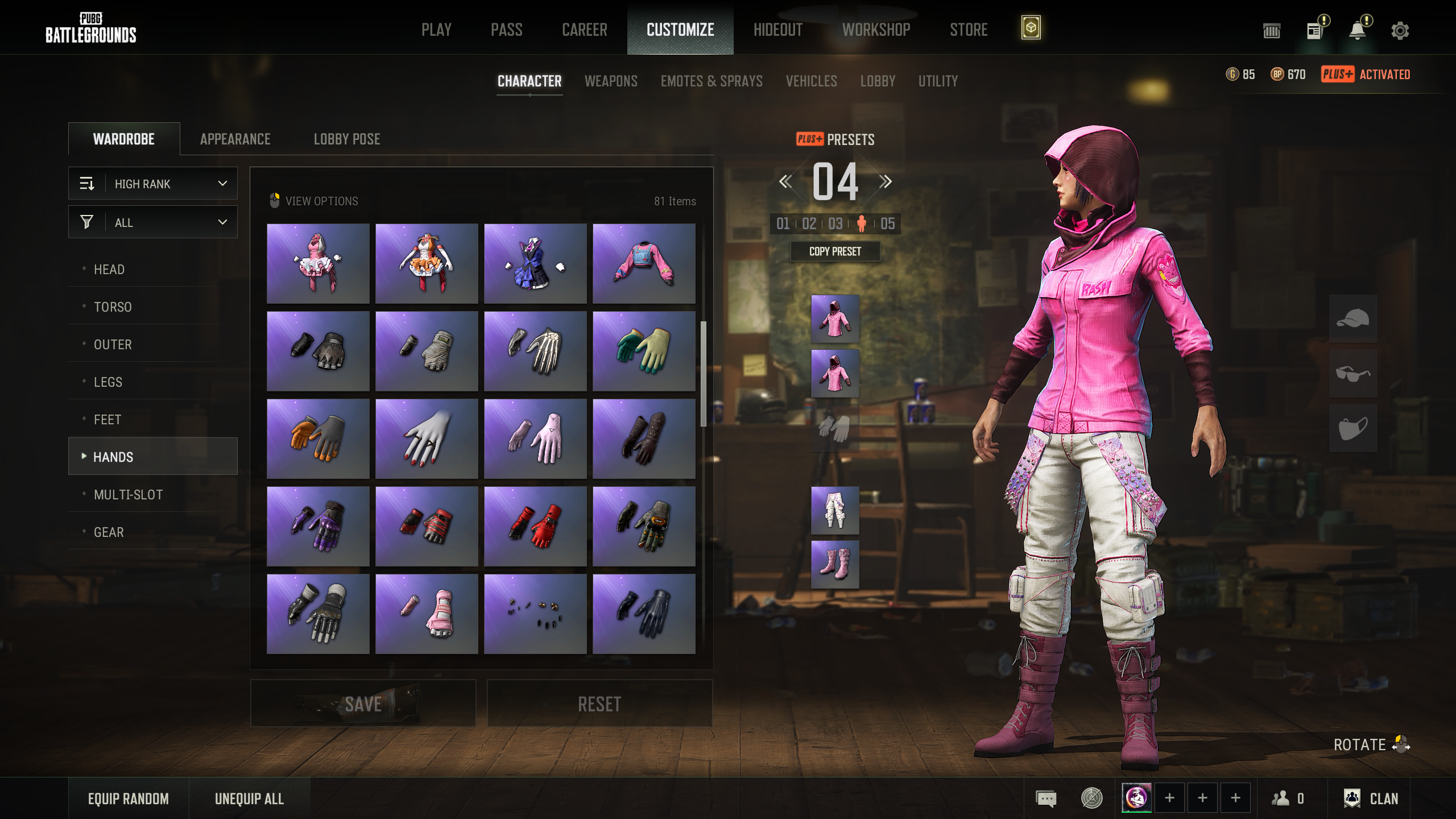Click the Copy Preset button
Screen dimensions: 1456x819
click(835, 251)
